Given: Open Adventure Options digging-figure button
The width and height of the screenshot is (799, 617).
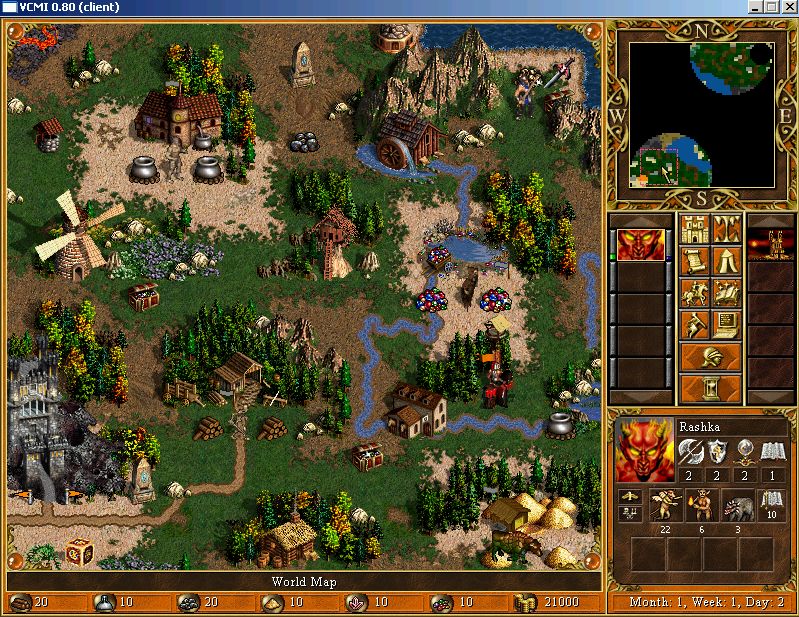Looking at the screenshot, I should click(694, 325).
